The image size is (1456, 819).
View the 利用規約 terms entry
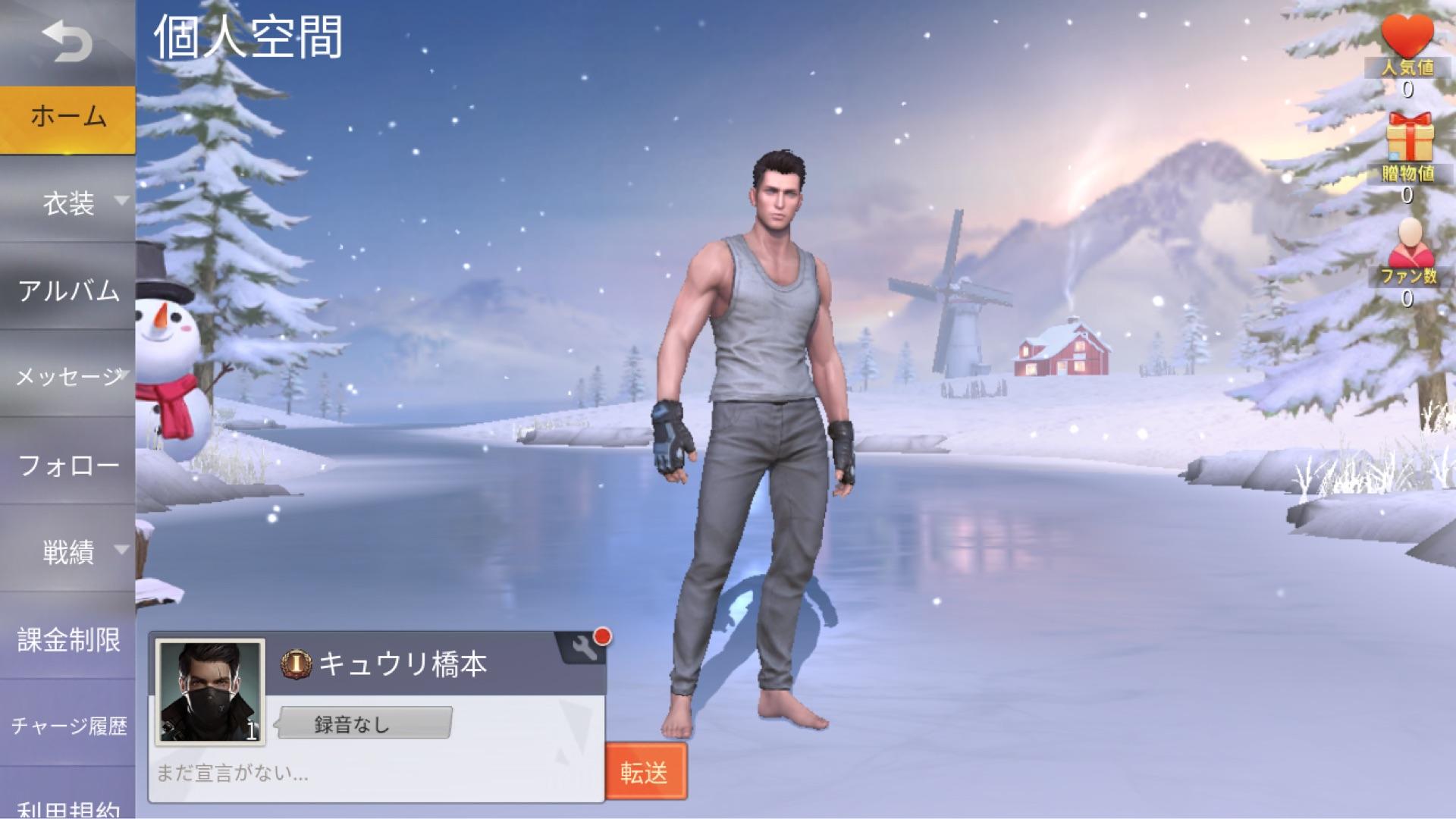(68, 810)
